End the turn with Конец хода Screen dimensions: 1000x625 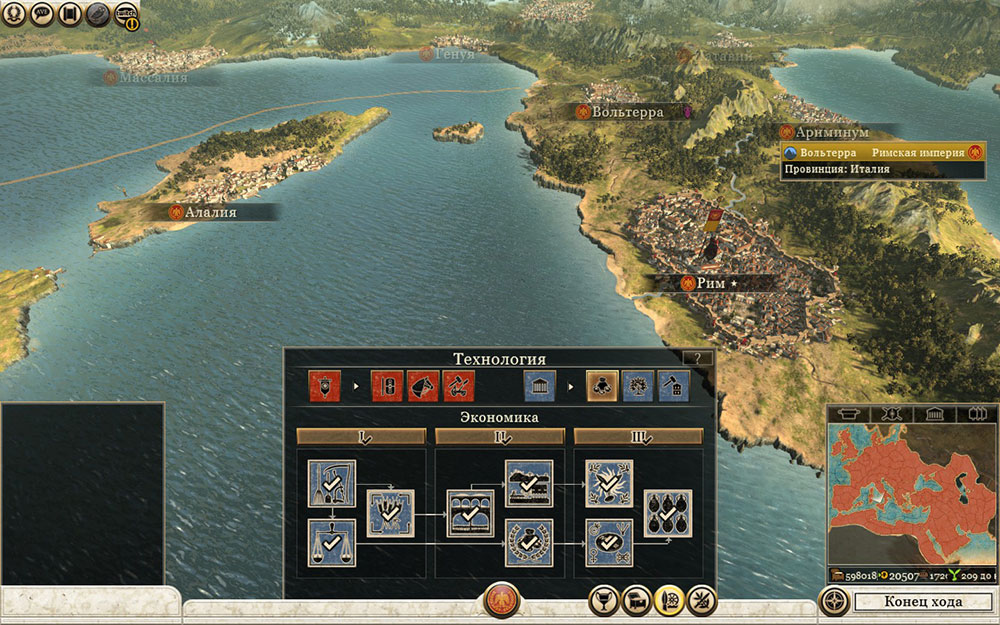pos(923,601)
